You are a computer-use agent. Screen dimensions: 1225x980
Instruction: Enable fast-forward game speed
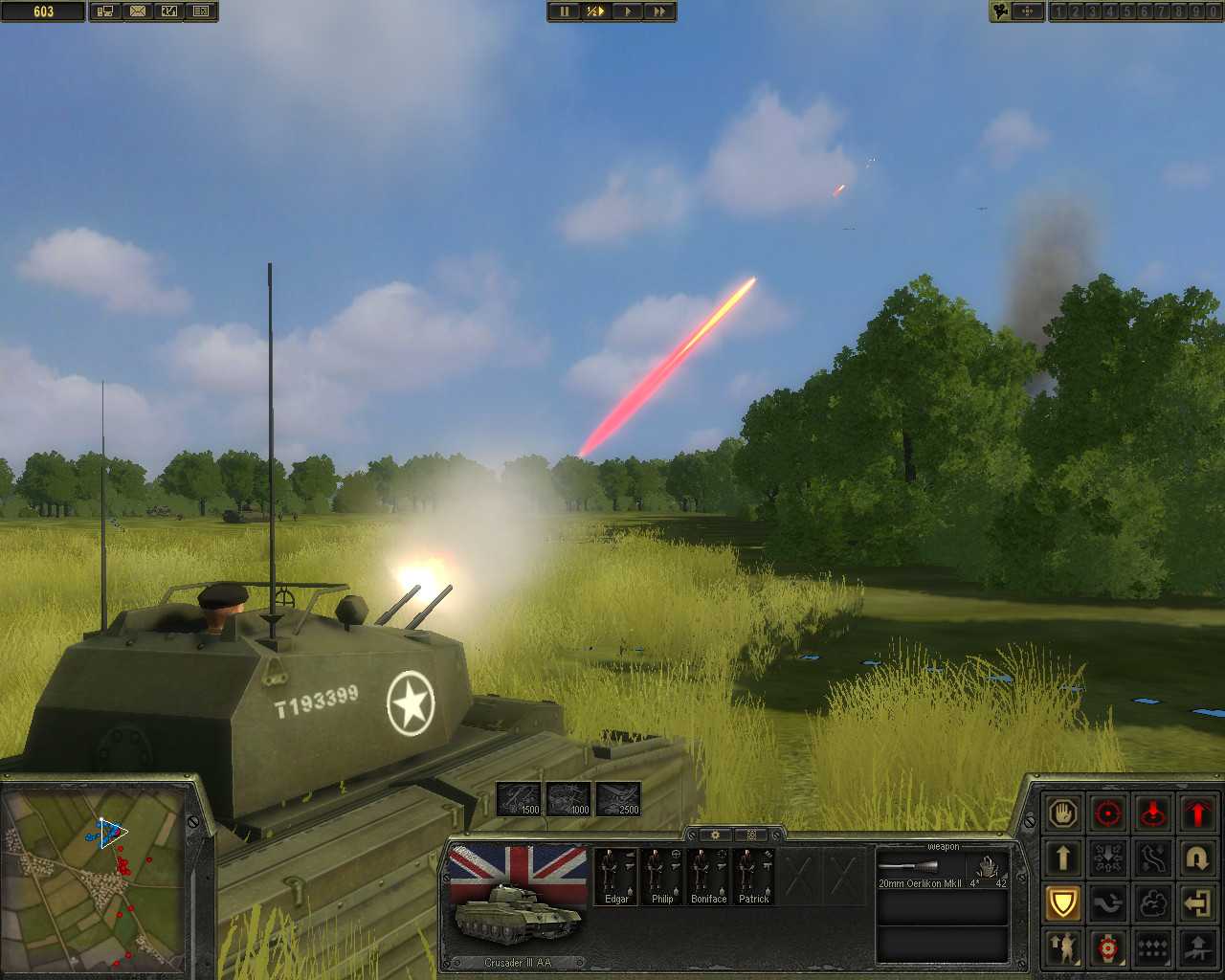(658, 12)
